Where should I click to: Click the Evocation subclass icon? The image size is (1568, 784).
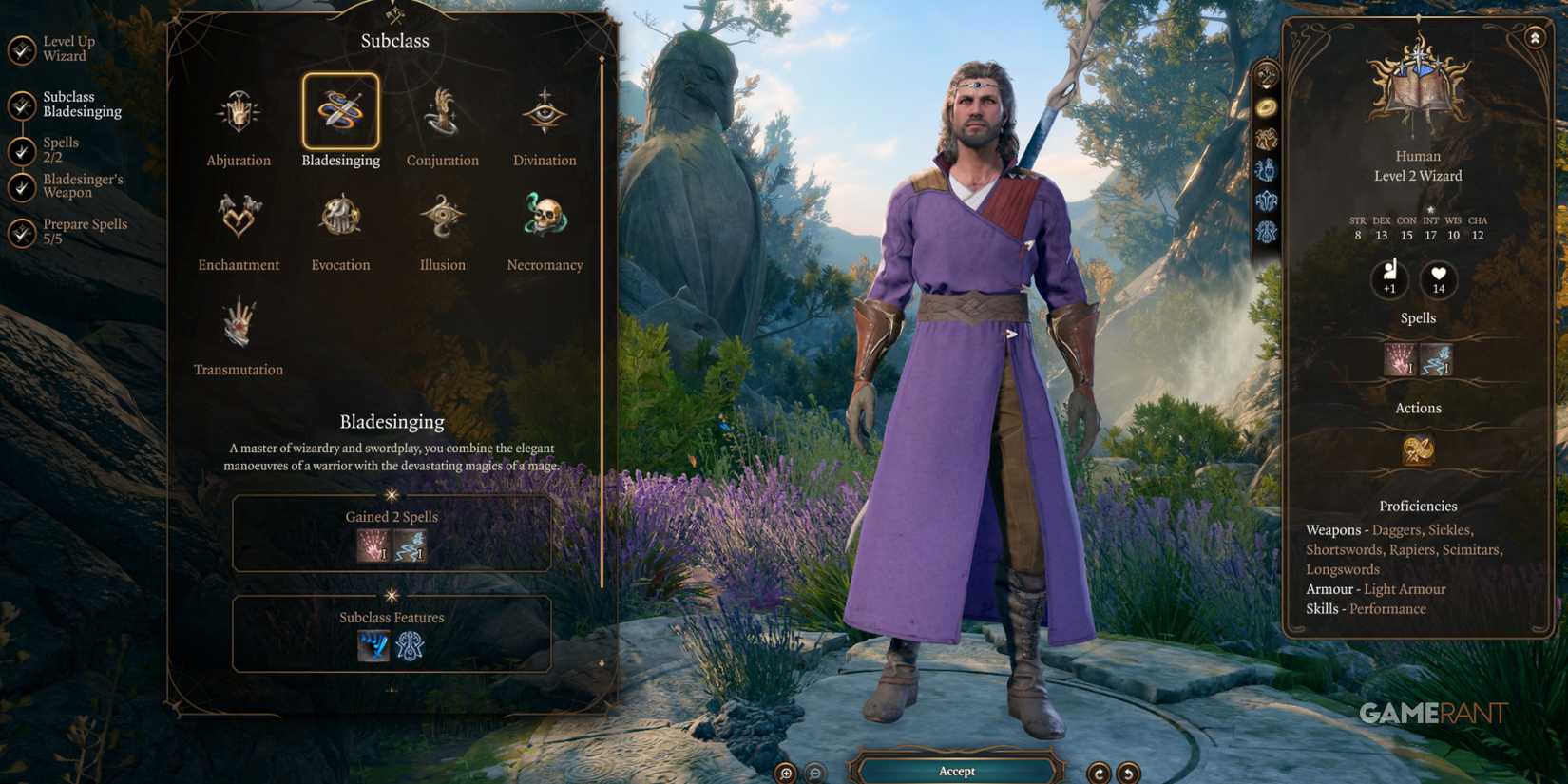pos(340,217)
